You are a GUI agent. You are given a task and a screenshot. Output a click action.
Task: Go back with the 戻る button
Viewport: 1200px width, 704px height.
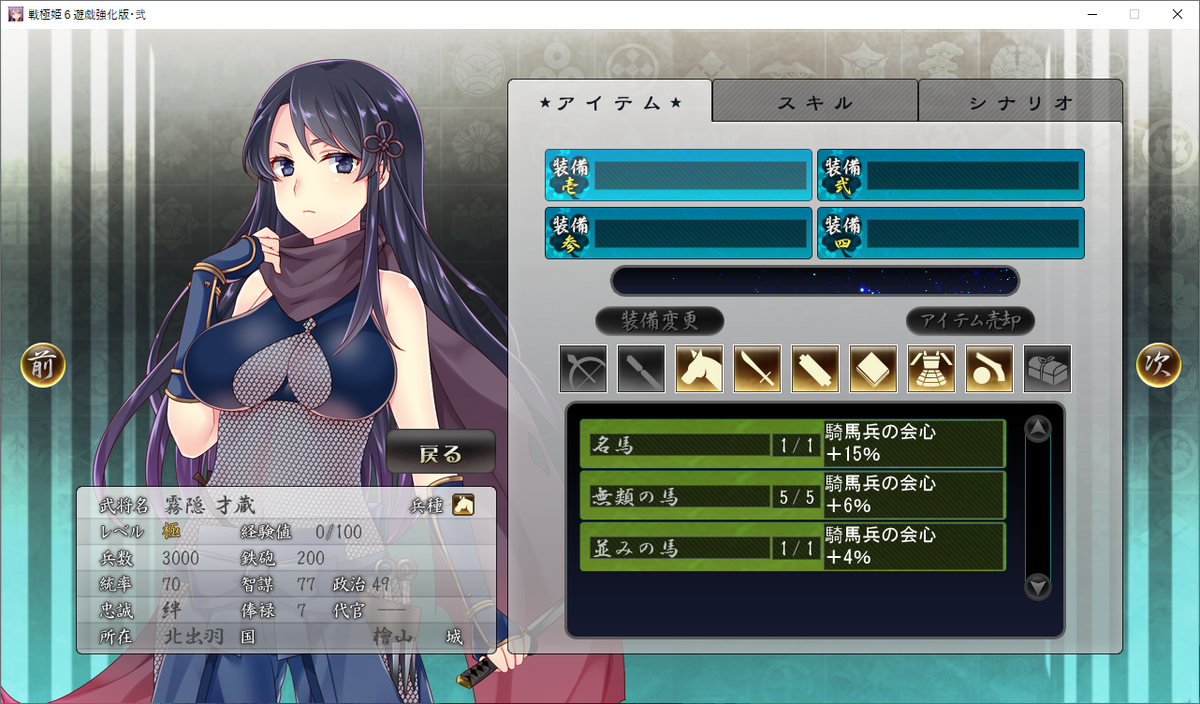click(441, 454)
